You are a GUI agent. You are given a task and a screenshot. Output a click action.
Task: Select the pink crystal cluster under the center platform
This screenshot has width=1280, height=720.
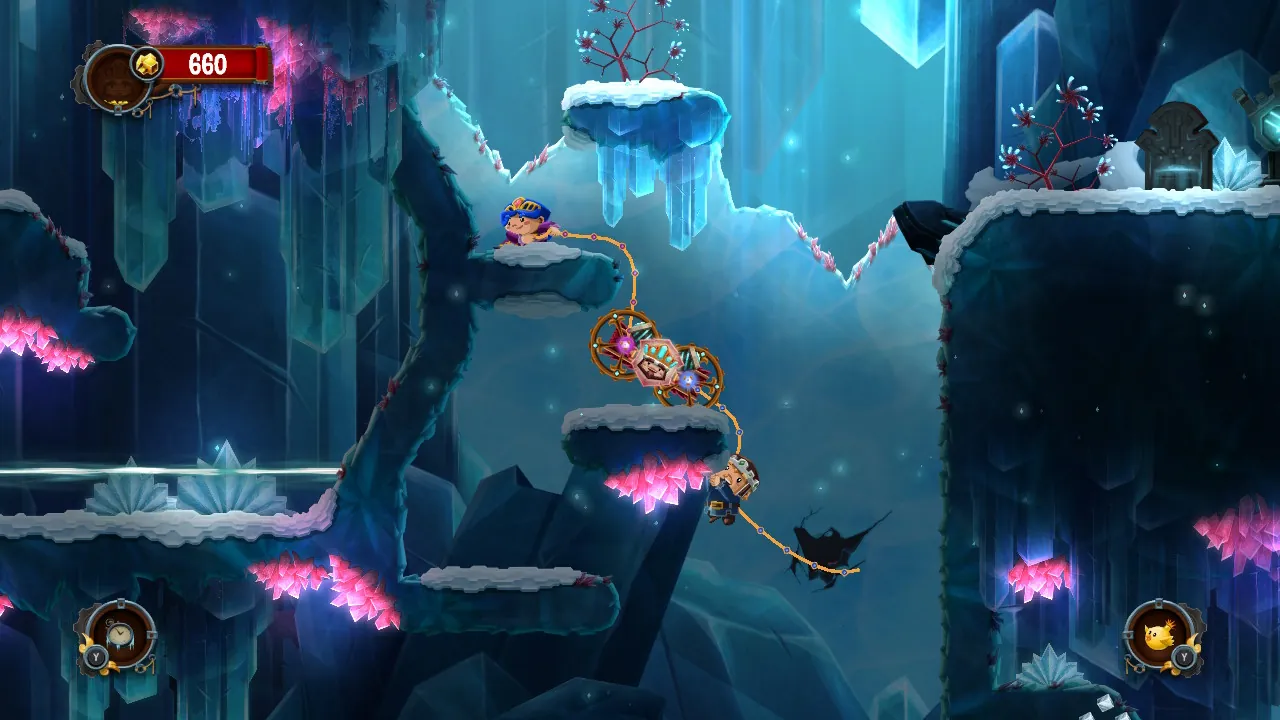[655, 480]
